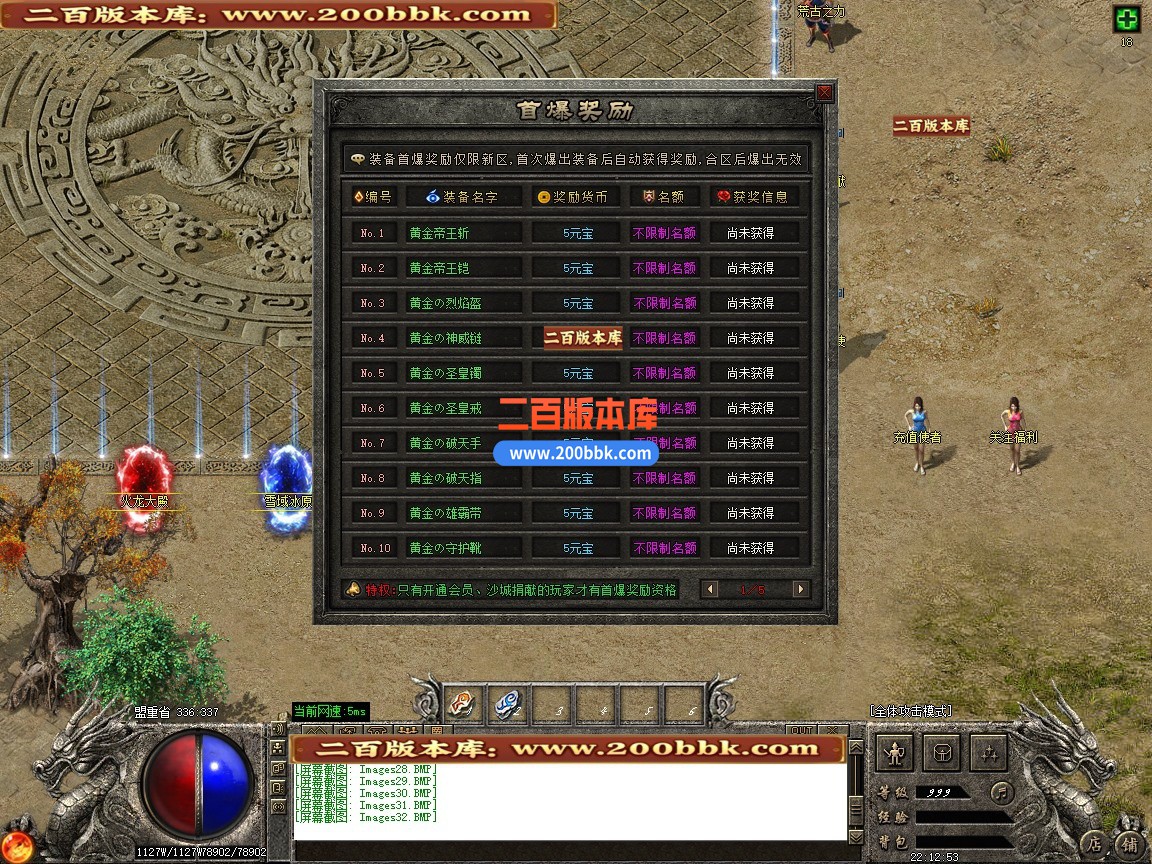Open the skills panel button
The image size is (1152, 864).
(986, 753)
